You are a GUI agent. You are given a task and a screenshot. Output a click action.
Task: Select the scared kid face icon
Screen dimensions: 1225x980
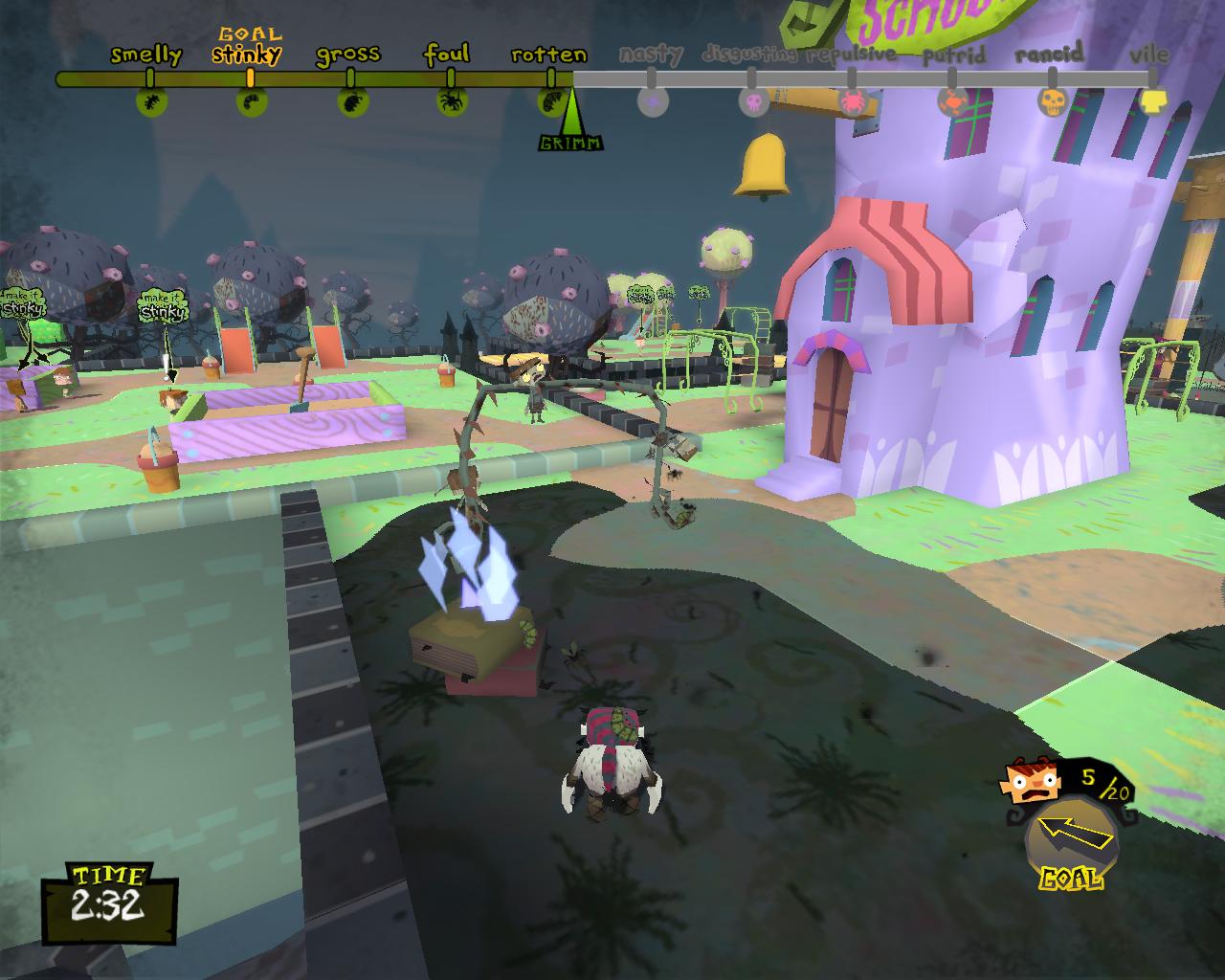[x=1032, y=782]
